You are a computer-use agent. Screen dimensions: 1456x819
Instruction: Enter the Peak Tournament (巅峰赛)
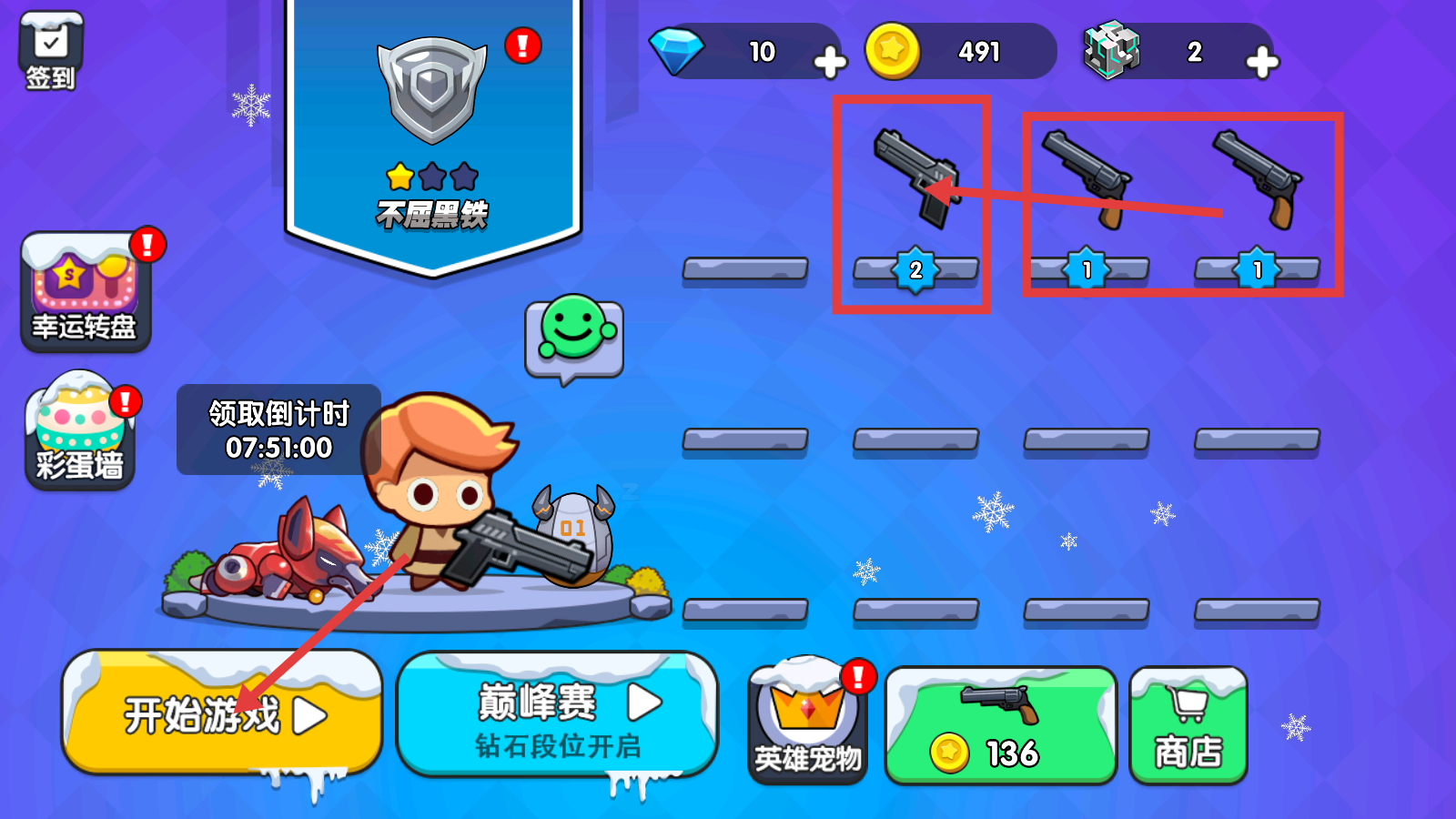557,716
